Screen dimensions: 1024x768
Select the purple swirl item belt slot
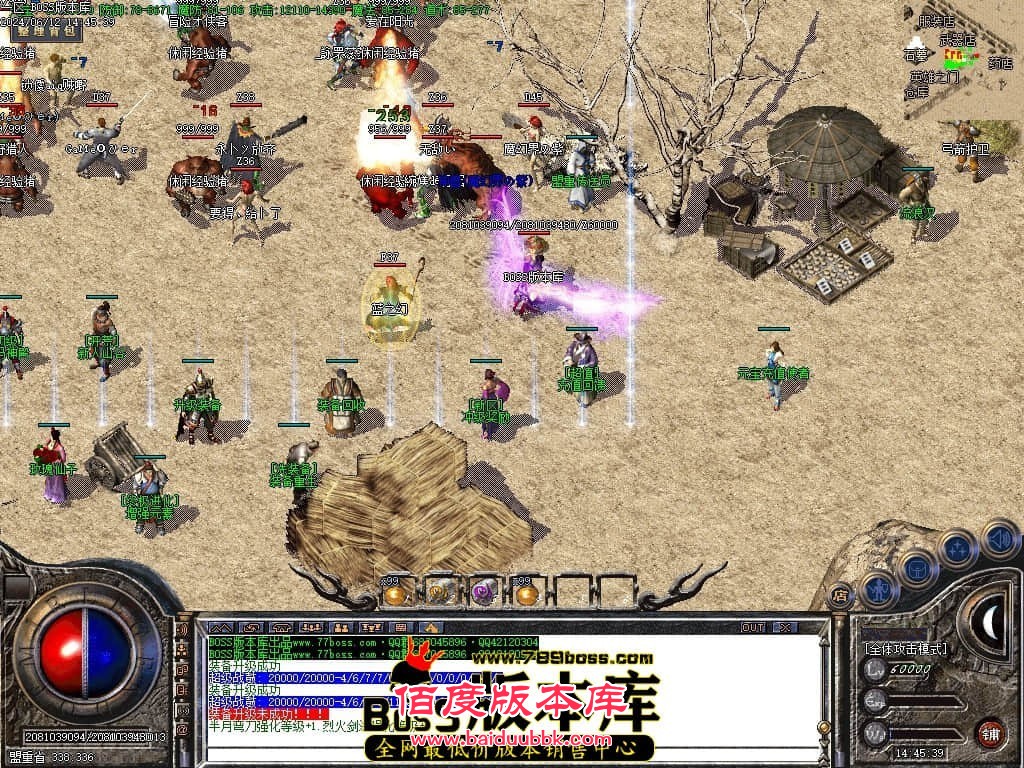(x=482, y=593)
